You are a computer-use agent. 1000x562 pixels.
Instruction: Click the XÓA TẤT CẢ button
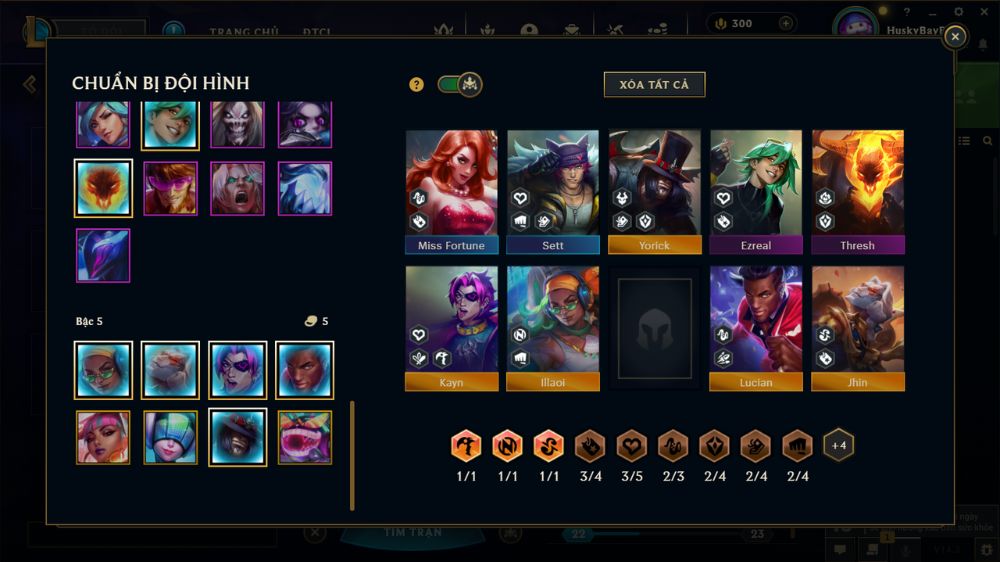[654, 85]
